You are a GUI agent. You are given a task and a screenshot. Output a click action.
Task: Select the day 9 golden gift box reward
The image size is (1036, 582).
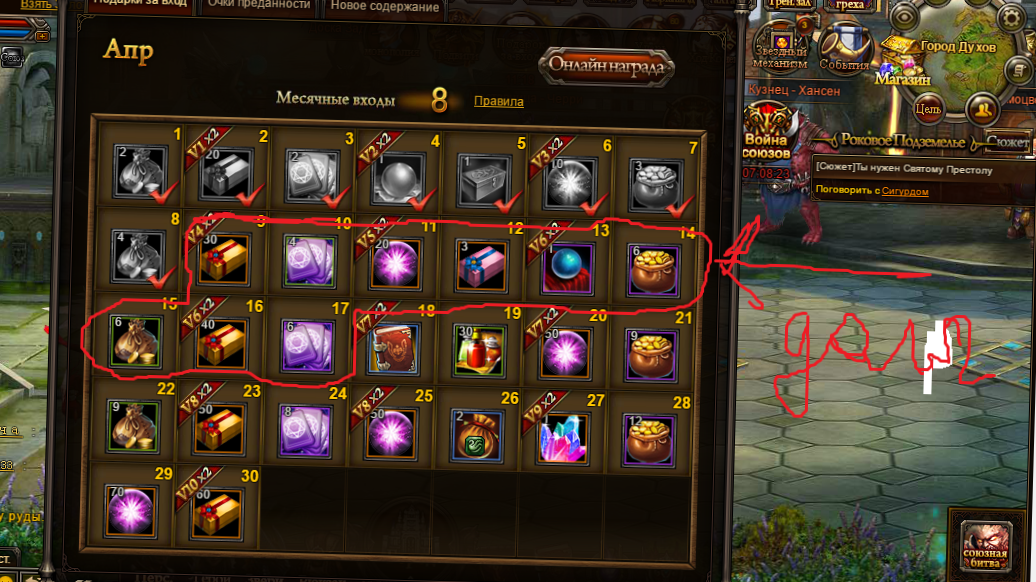pyautogui.click(x=224, y=259)
